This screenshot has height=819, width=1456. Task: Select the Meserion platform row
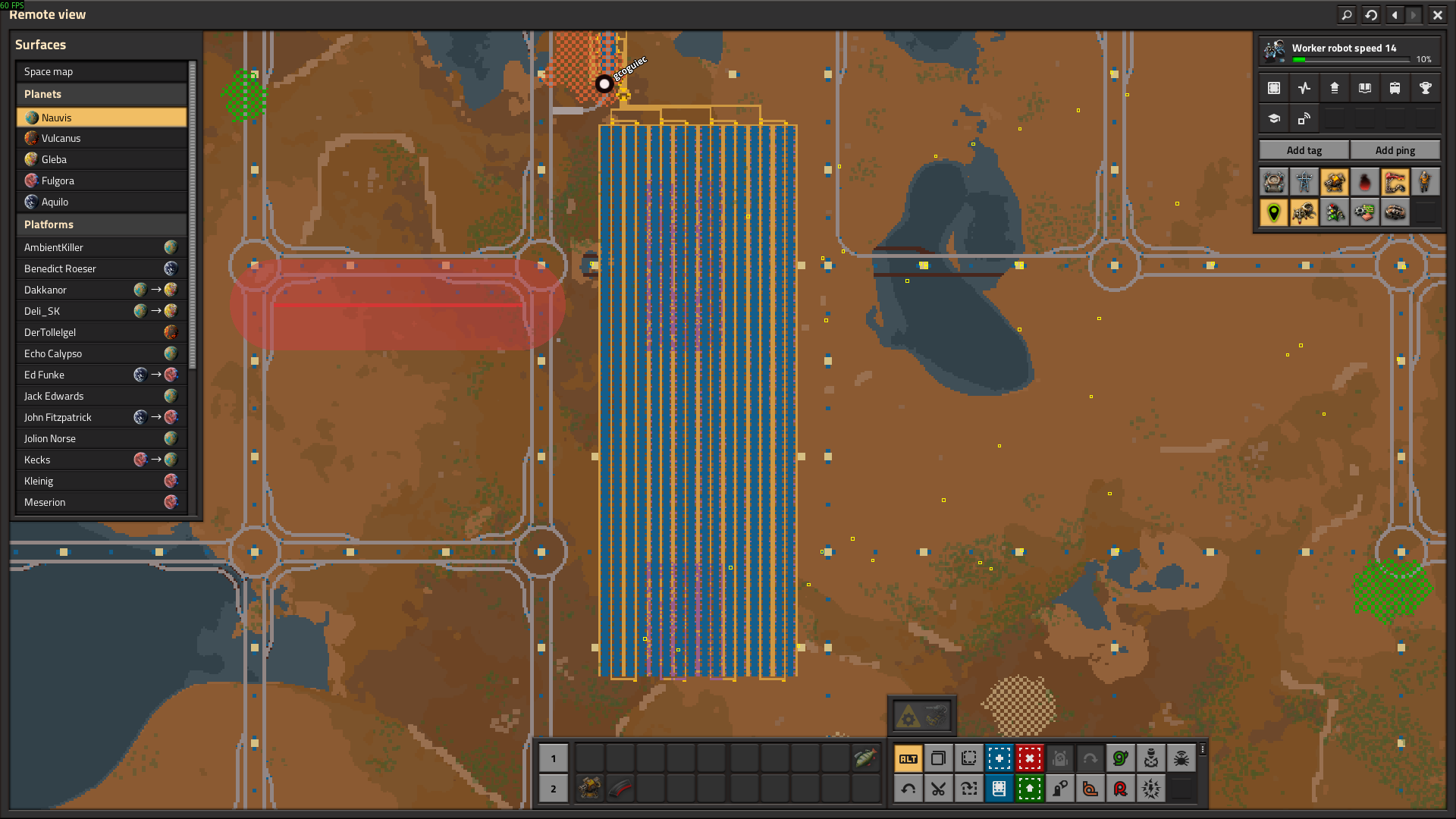tap(102, 502)
